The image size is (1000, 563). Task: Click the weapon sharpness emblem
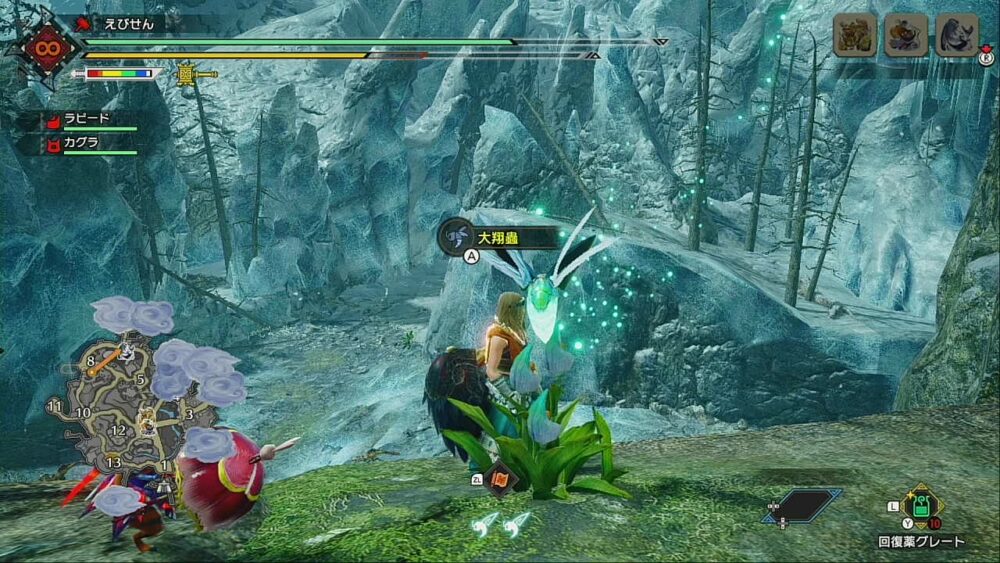pos(46,45)
